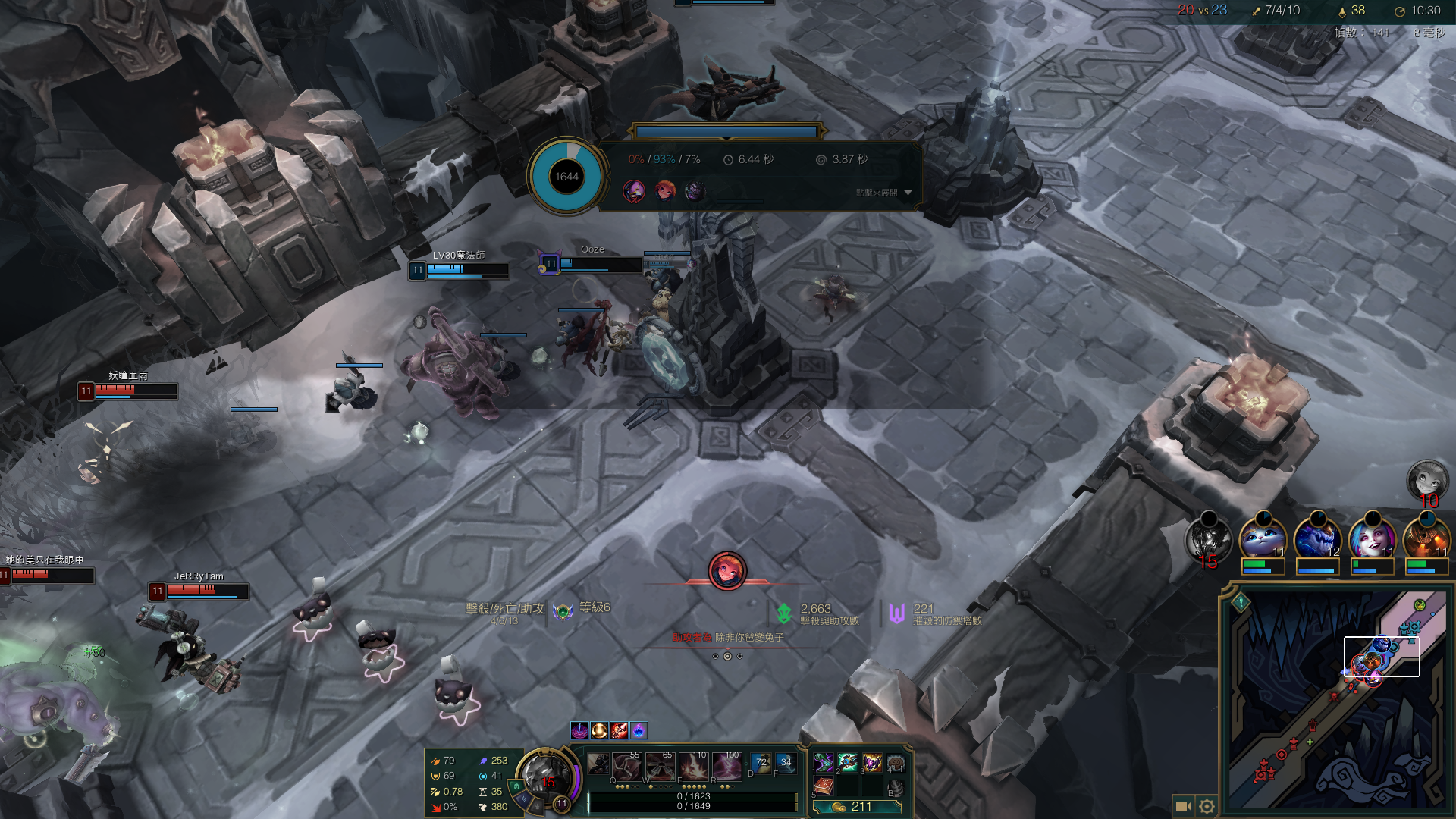Open the shop via the gold counter
Viewport: 1456px width, 819px height.
[857, 807]
